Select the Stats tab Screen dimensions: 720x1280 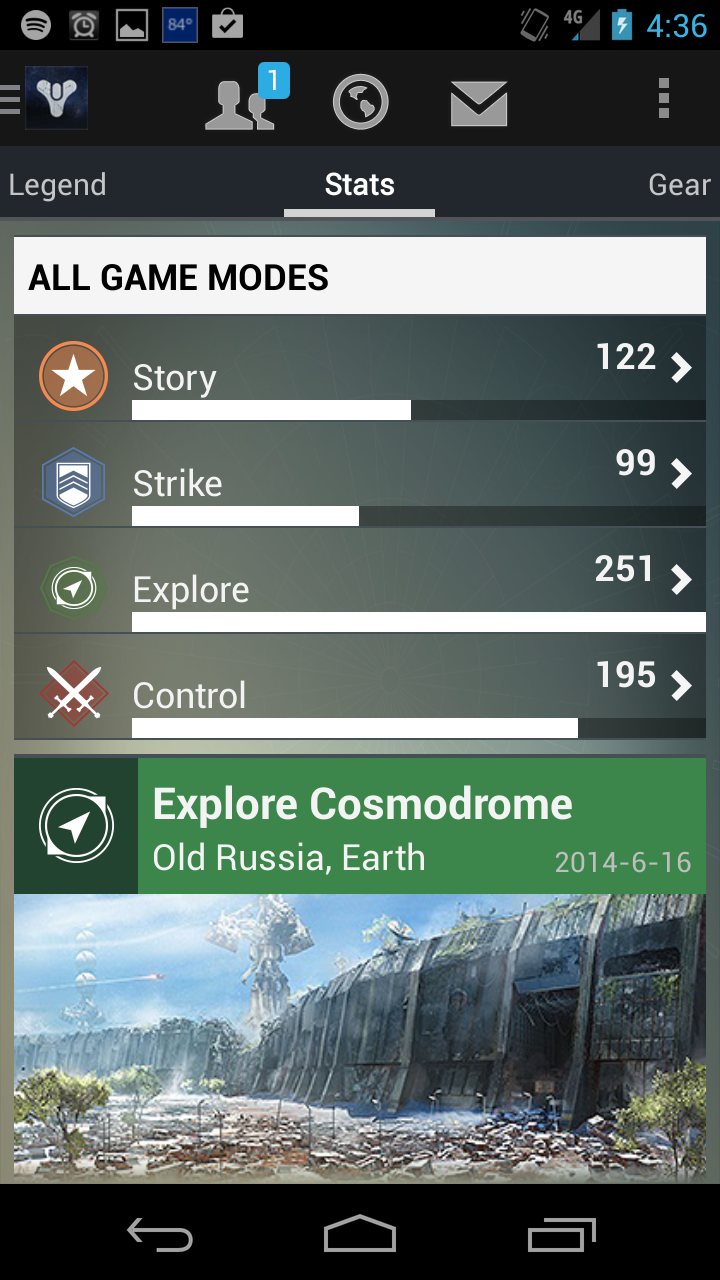coord(359,185)
